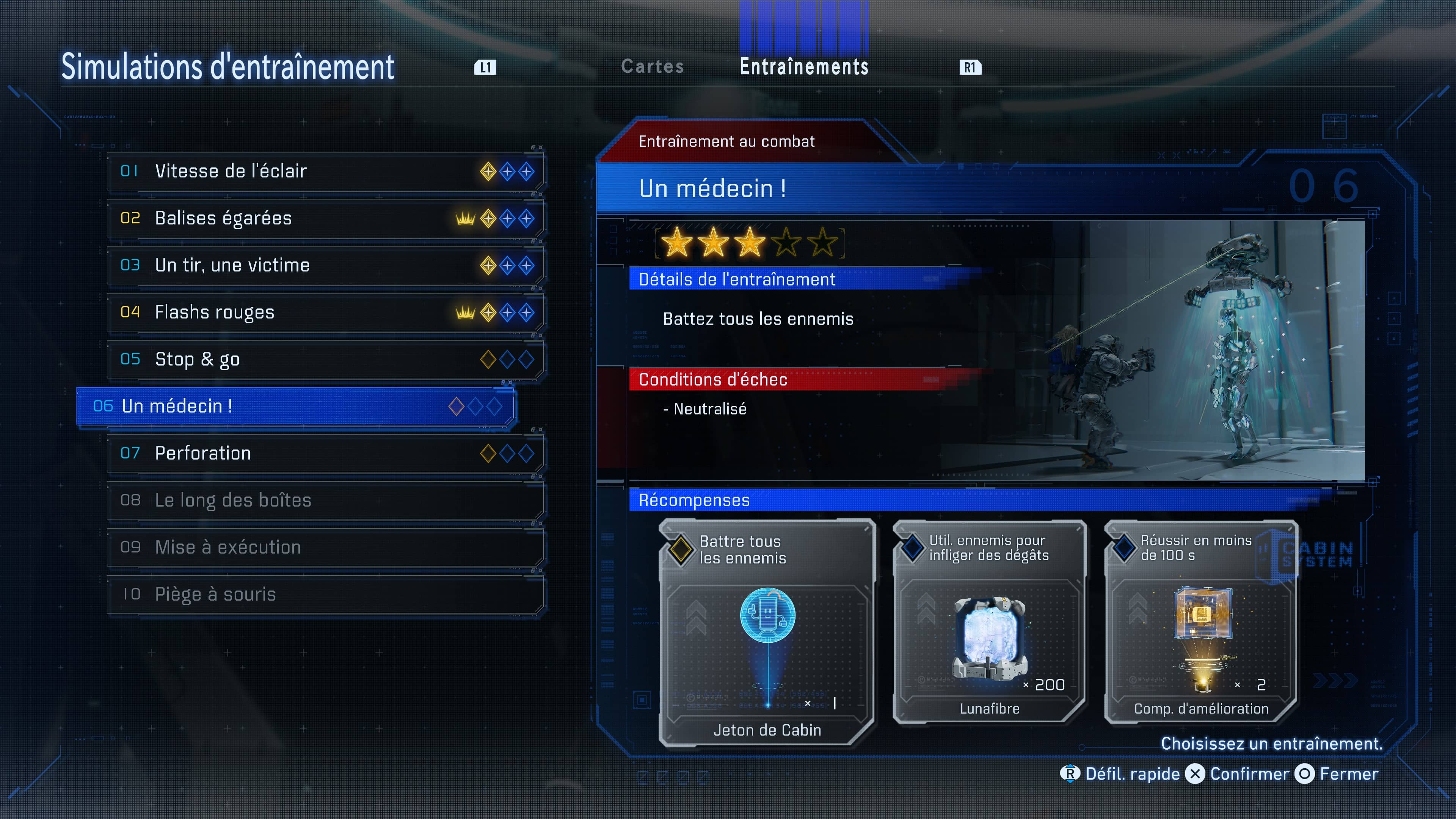Select training 05 Stop & go
1456x819 pixels.
pos(325,359)
